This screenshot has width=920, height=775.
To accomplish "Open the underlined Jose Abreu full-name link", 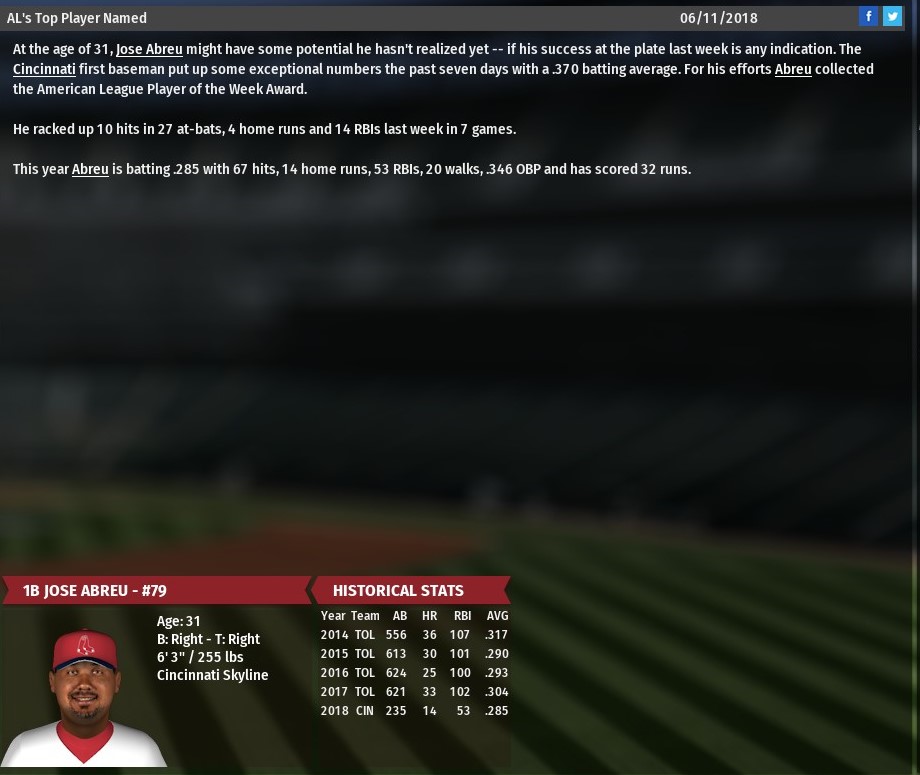I will pyautogui.click(x=149, y=49).
